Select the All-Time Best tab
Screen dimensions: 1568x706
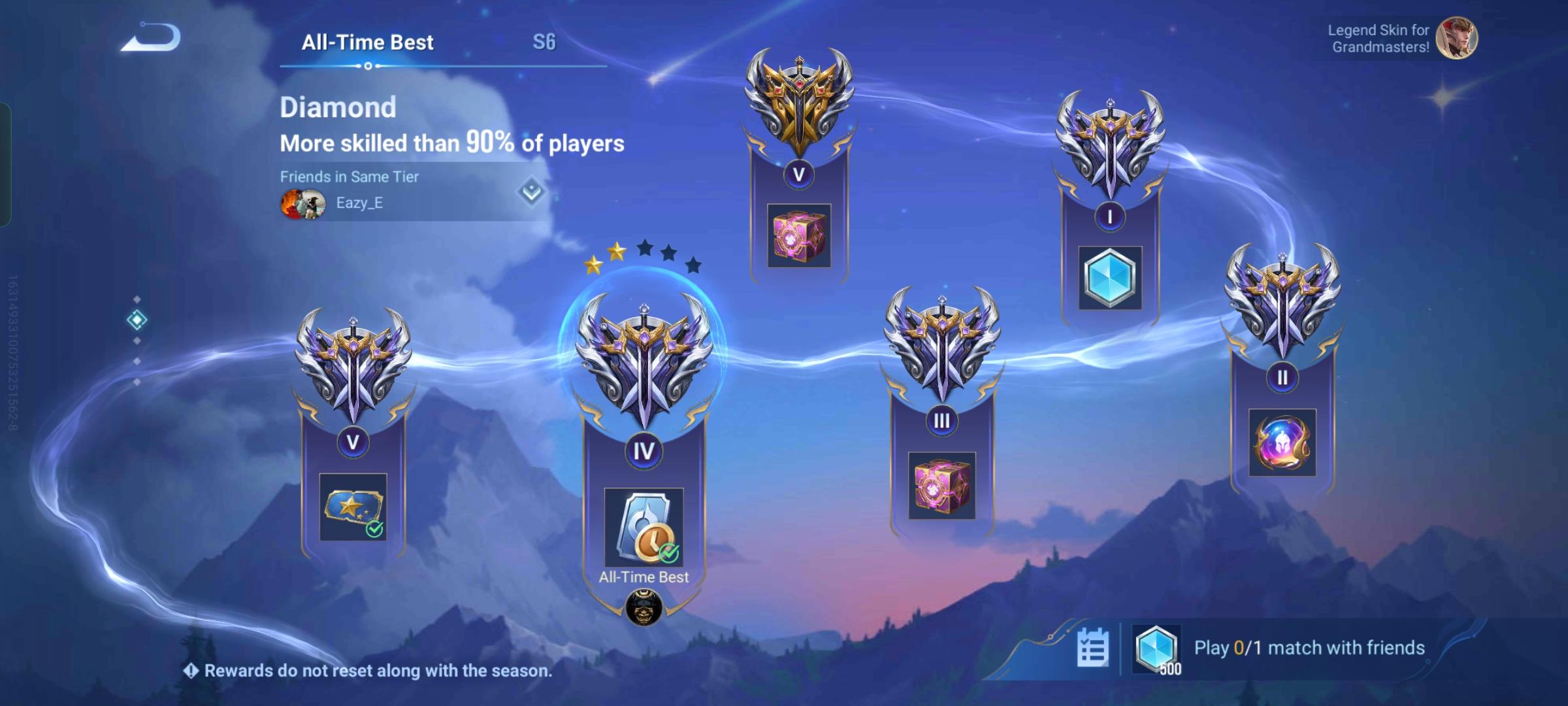coord(368,42)
